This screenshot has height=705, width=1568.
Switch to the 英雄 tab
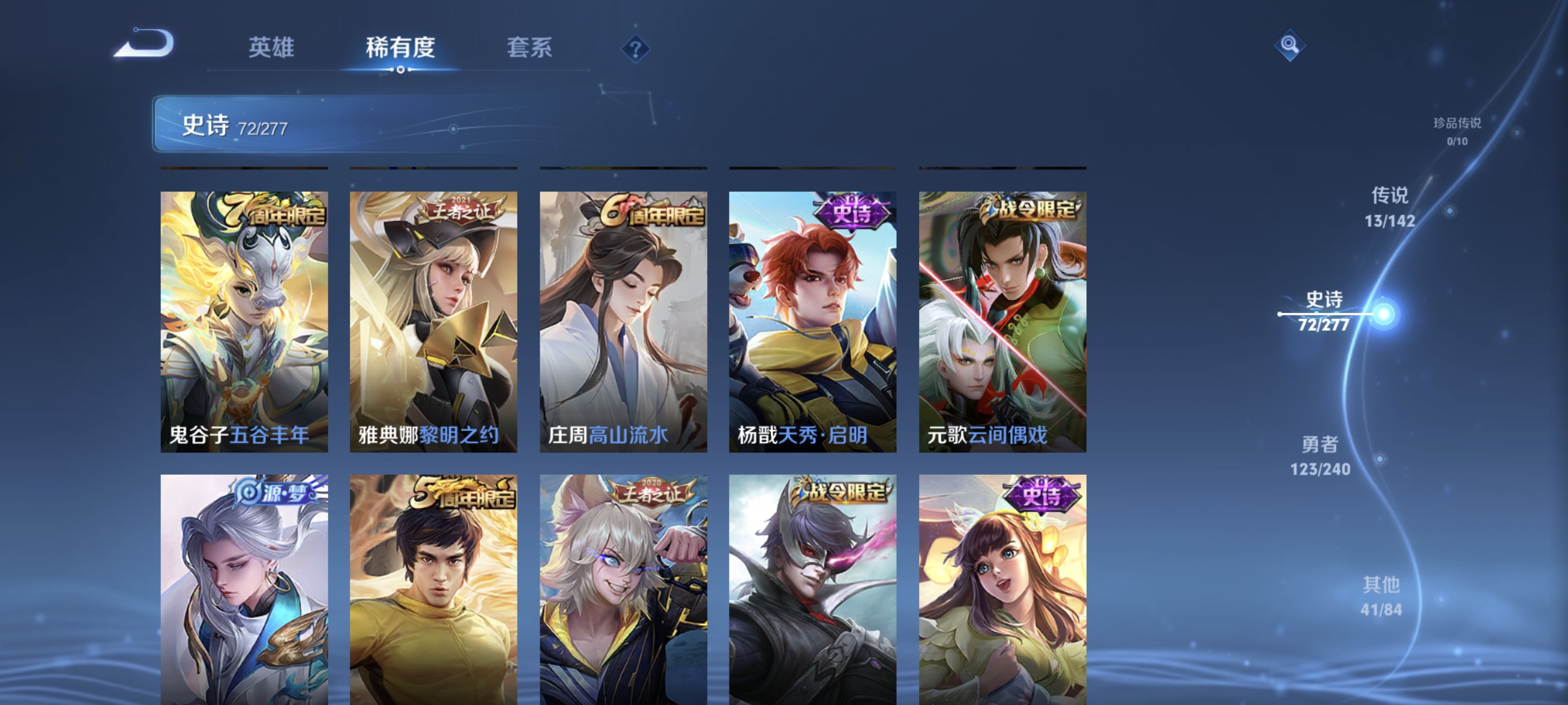coord(272,48)
